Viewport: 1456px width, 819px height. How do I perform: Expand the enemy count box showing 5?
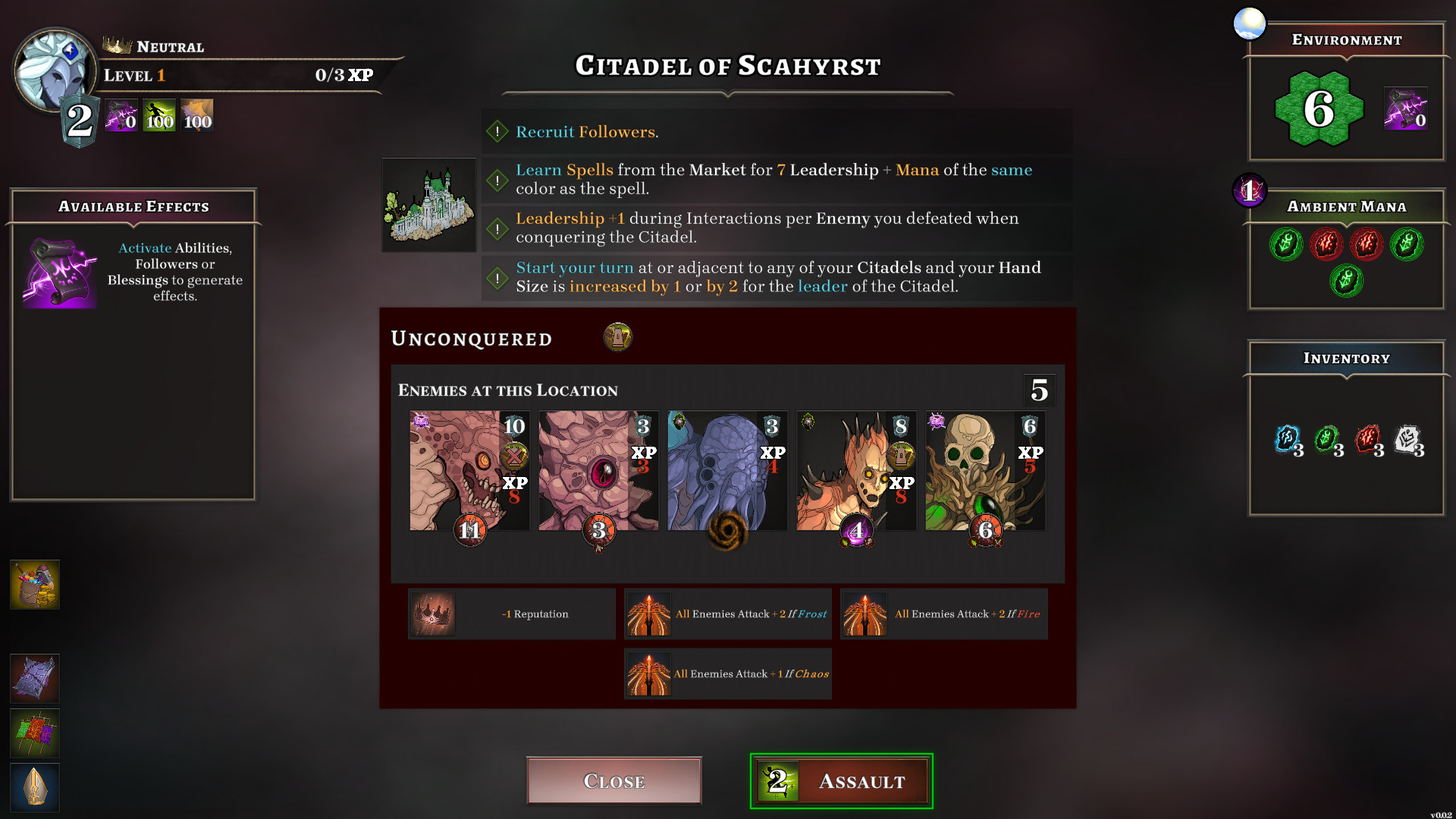pyautogui.click(x=1041, y=390)
